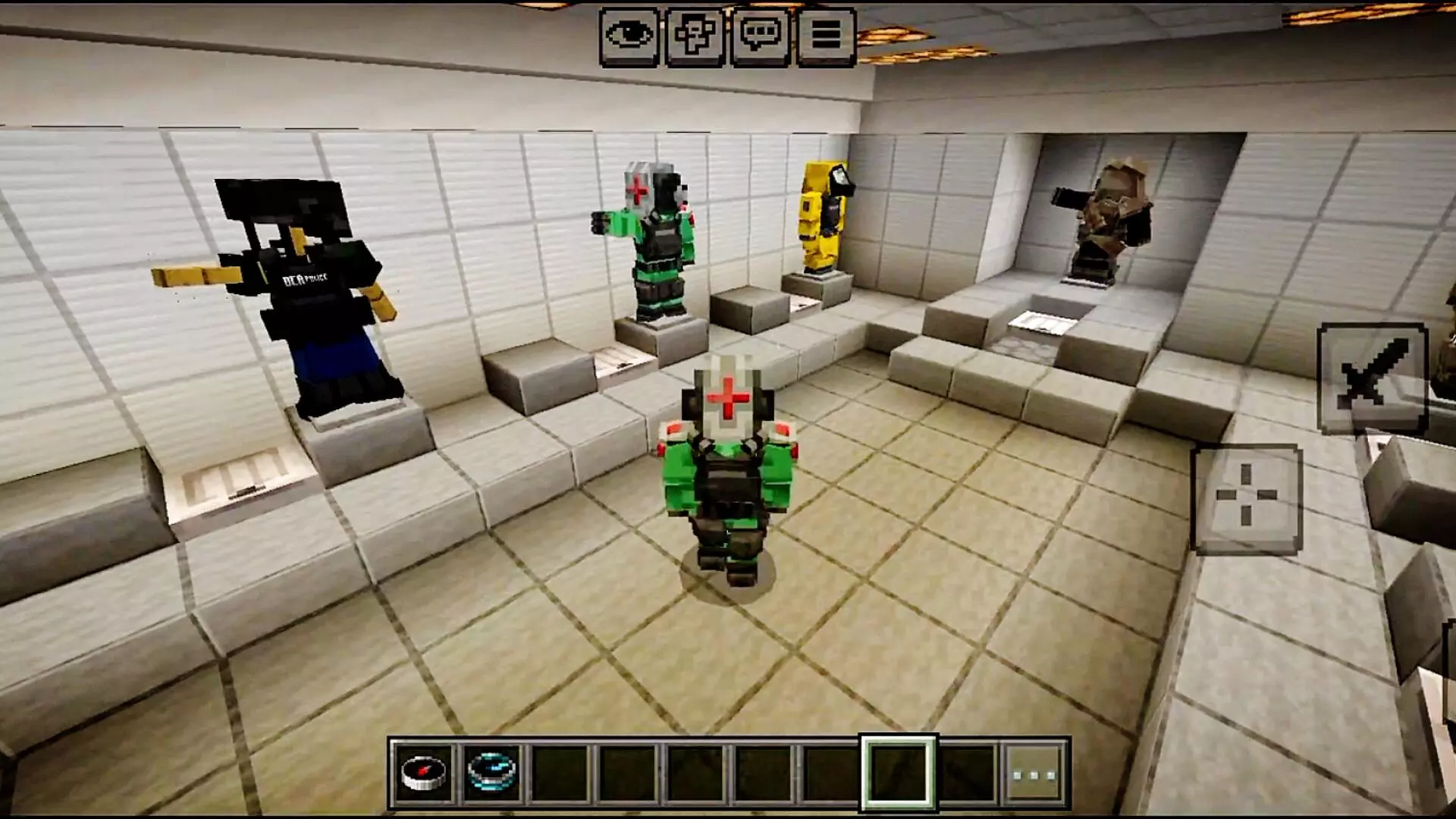This screenshot has width=1456, height=819.
Task: Open the pause menu with three bars
Action: point(827,36)
